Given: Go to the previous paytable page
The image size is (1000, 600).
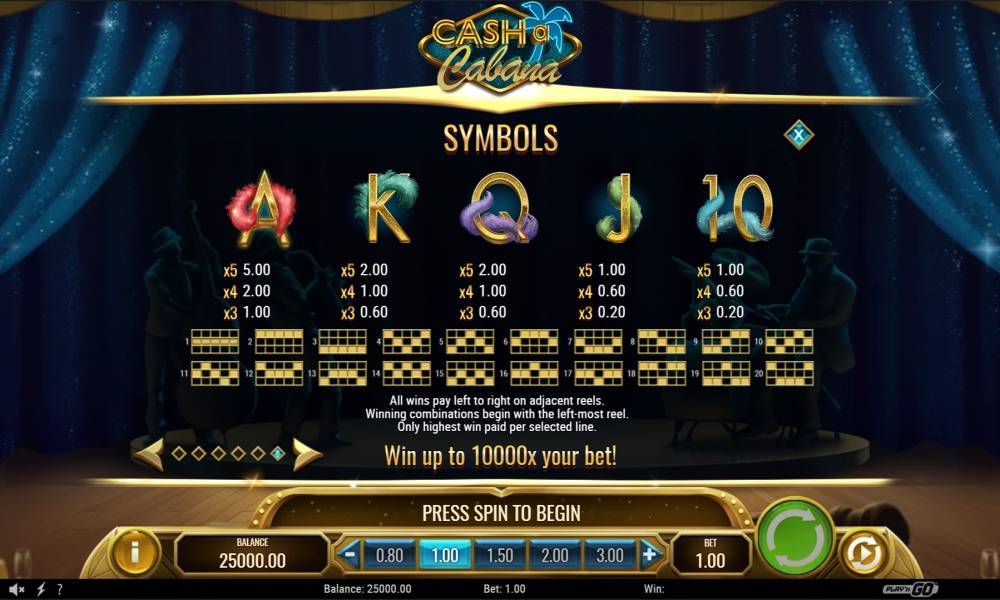Looking at the screenshot, I should click(x=149, y=454).
